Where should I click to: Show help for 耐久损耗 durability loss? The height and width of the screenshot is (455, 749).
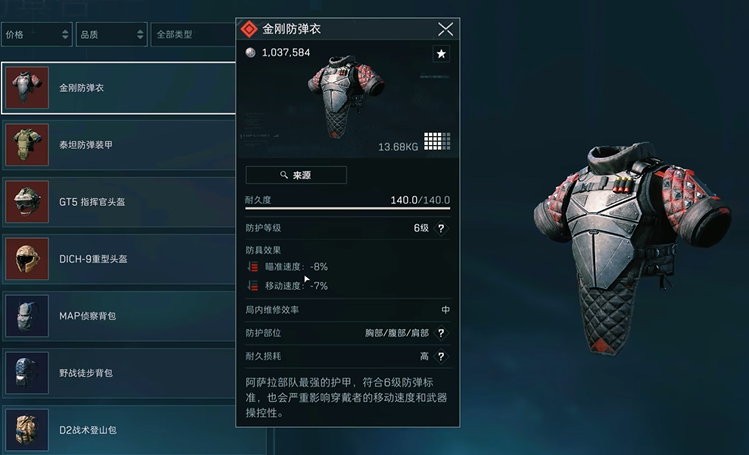click(441, 356)
